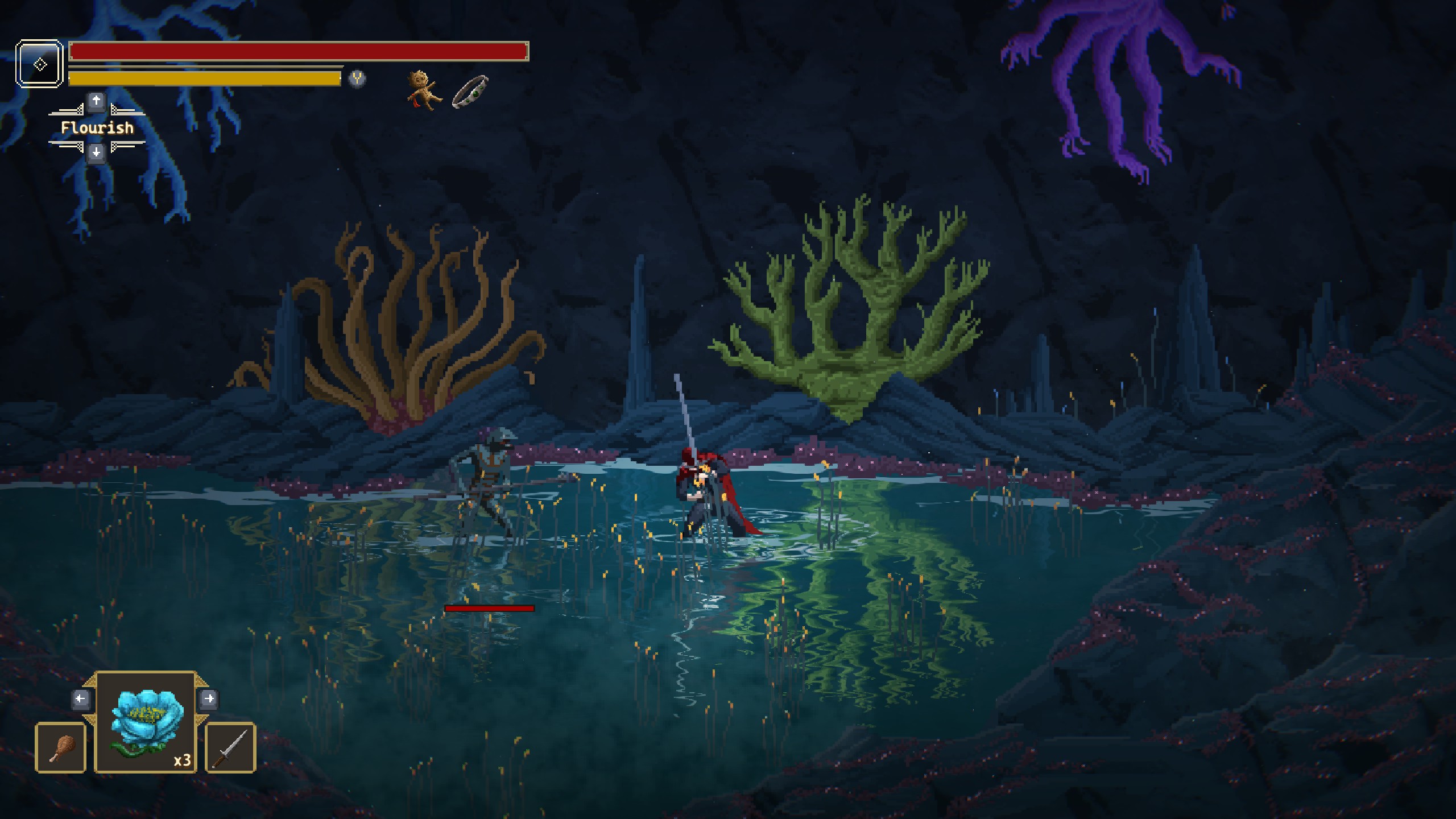The image size is (1456, 819).
Task: Click the voodoo doll trinket icon
Action: [x=424, y=90]
